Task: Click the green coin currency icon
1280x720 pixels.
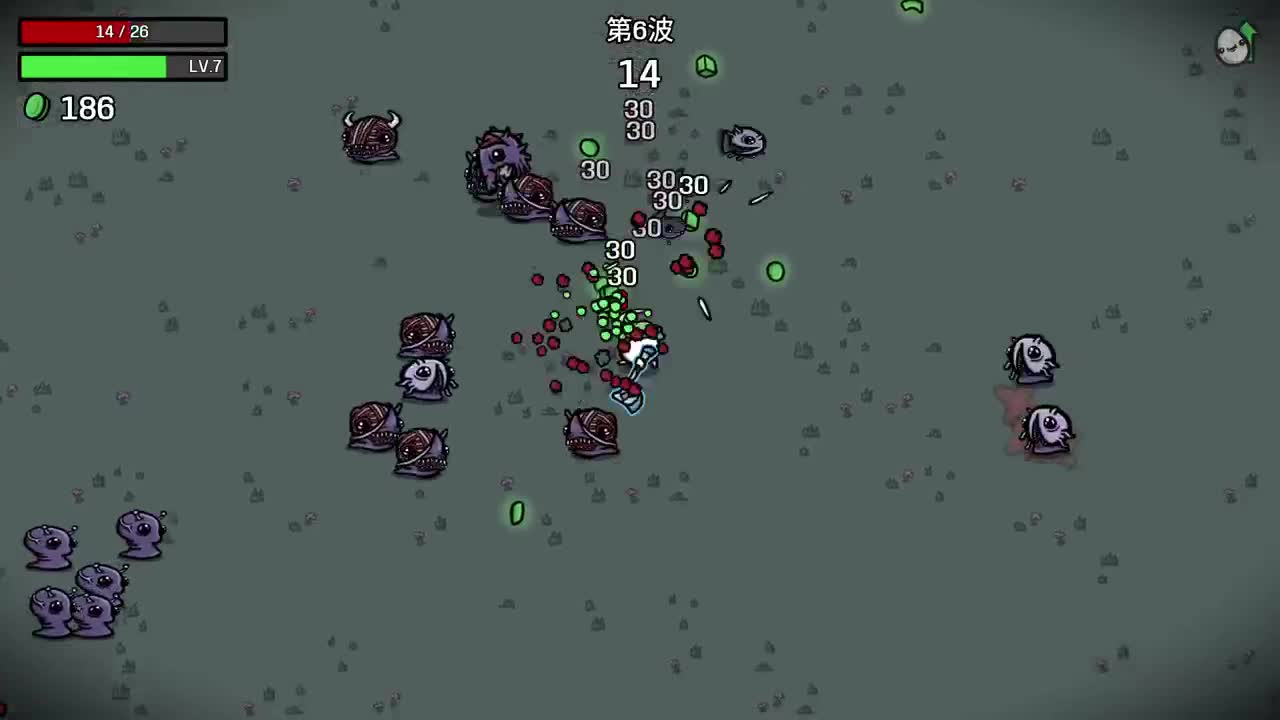Action: tap(35, 108)
